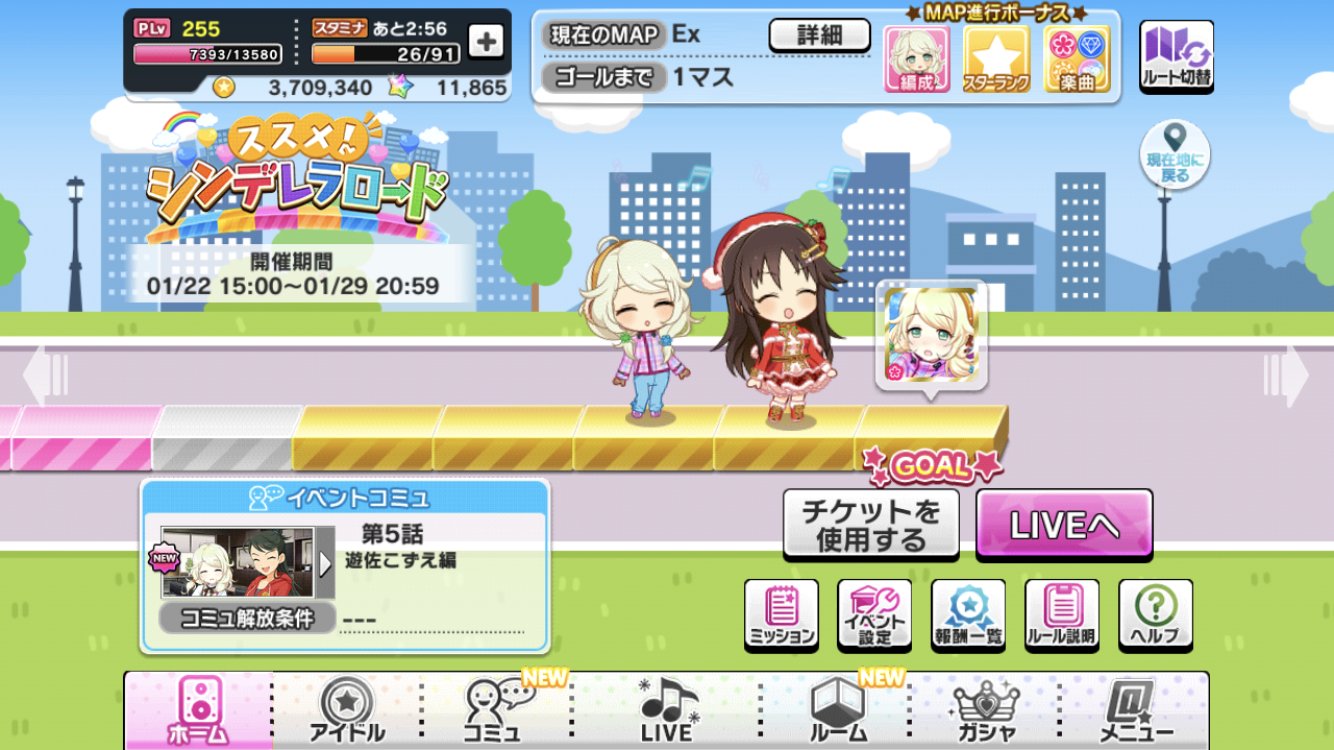The image size is (1334, 750).
Task: Open the ミッション missions icon
Action: (783, 612)
